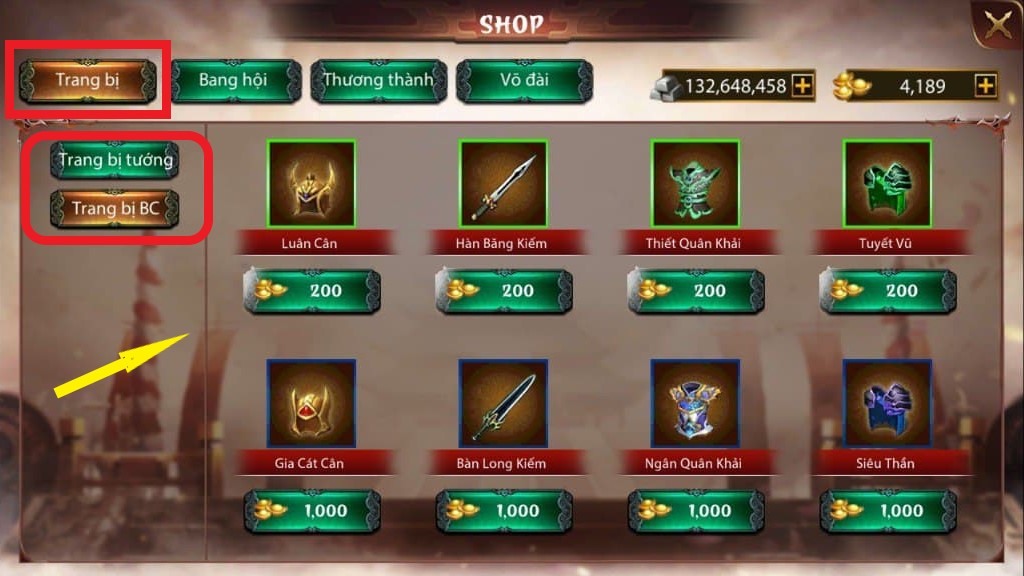
Task: Select the Hàn Băng Kiếm sword item
Action: pyautogui.click(x=503, y=184)
